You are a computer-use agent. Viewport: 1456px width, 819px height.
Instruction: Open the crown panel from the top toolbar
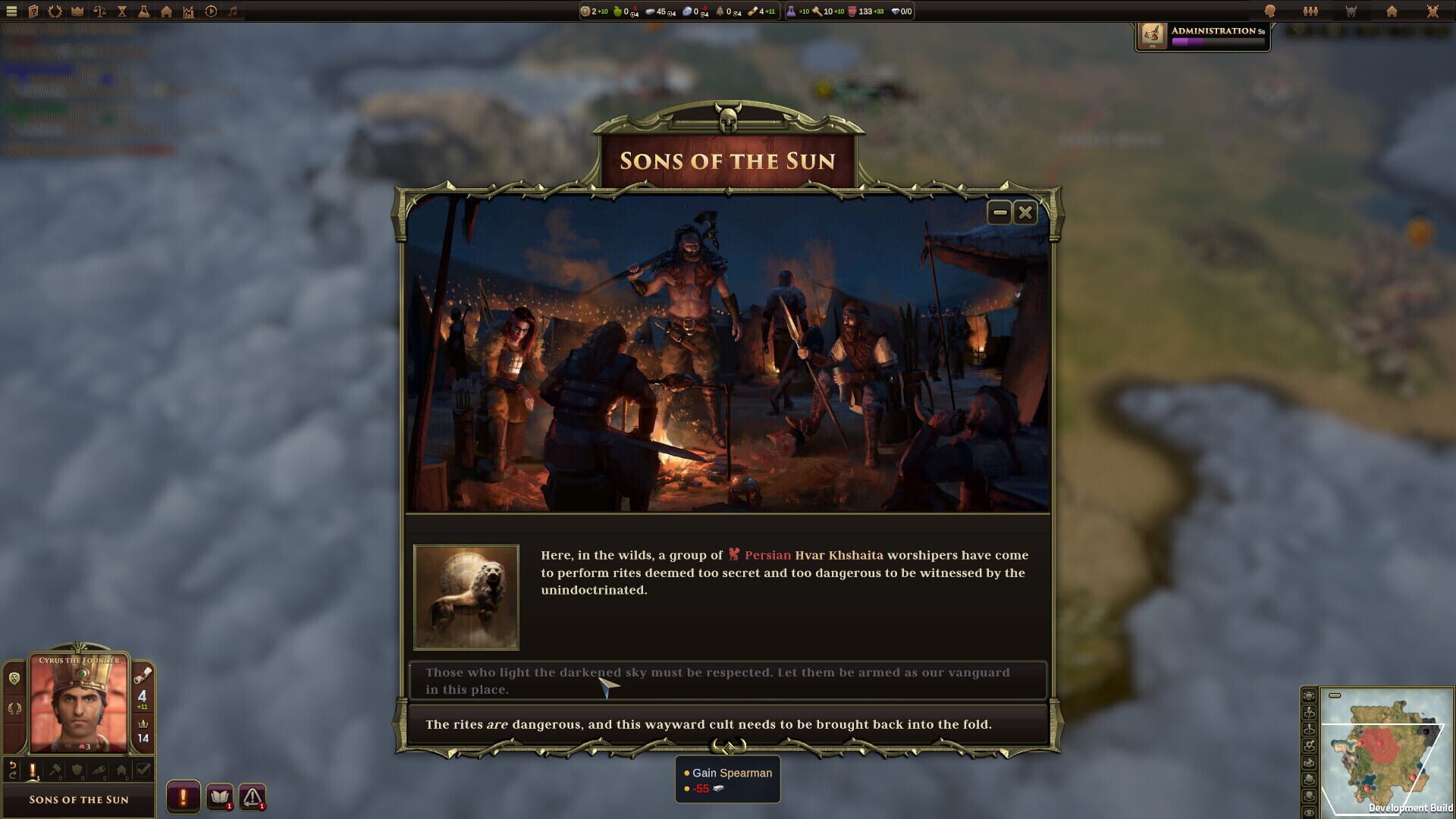coord(76,11)
